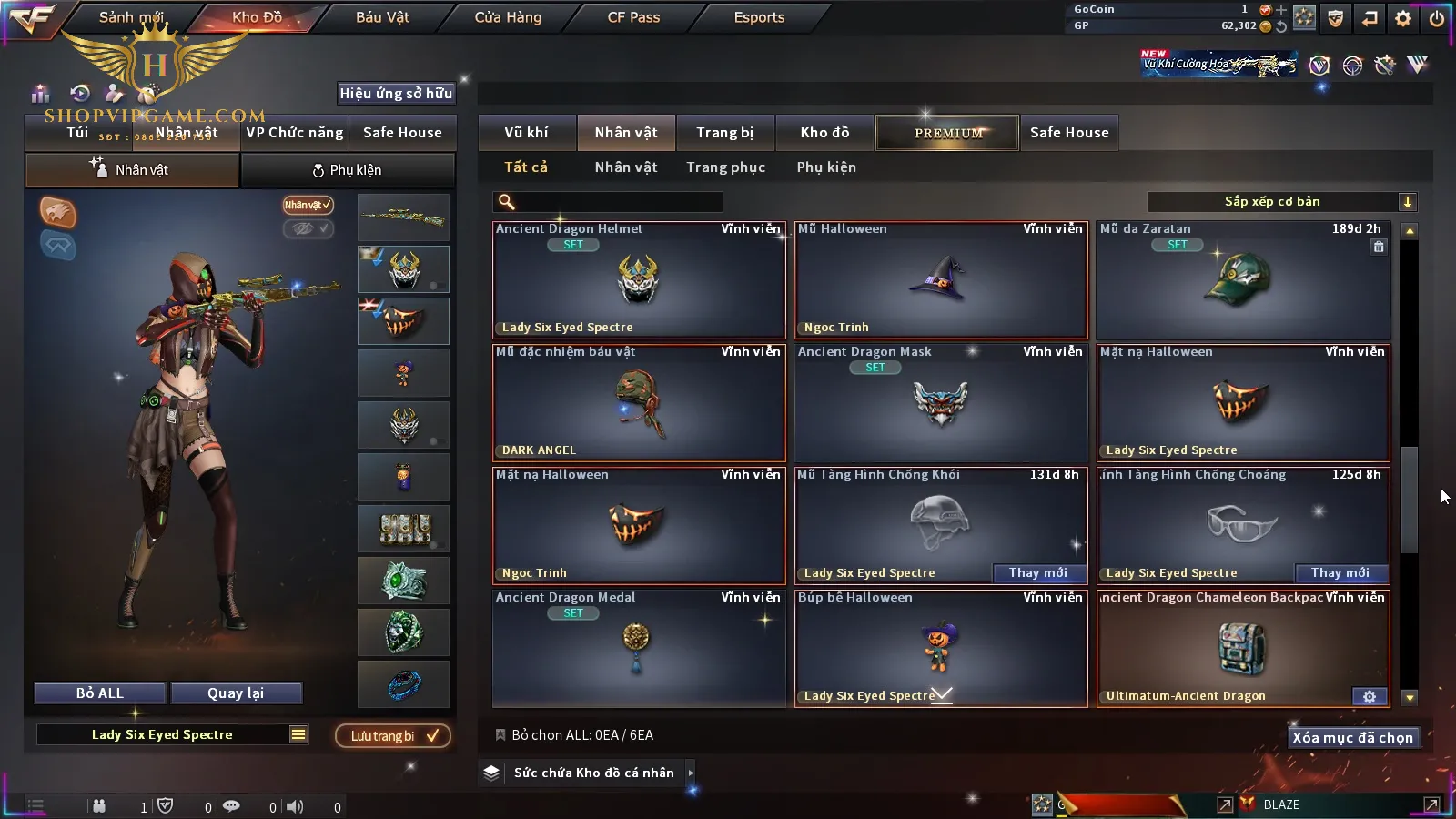Screen dimensions: 1456x819
Task: Open the Esports menu
Action: point(759,17)
